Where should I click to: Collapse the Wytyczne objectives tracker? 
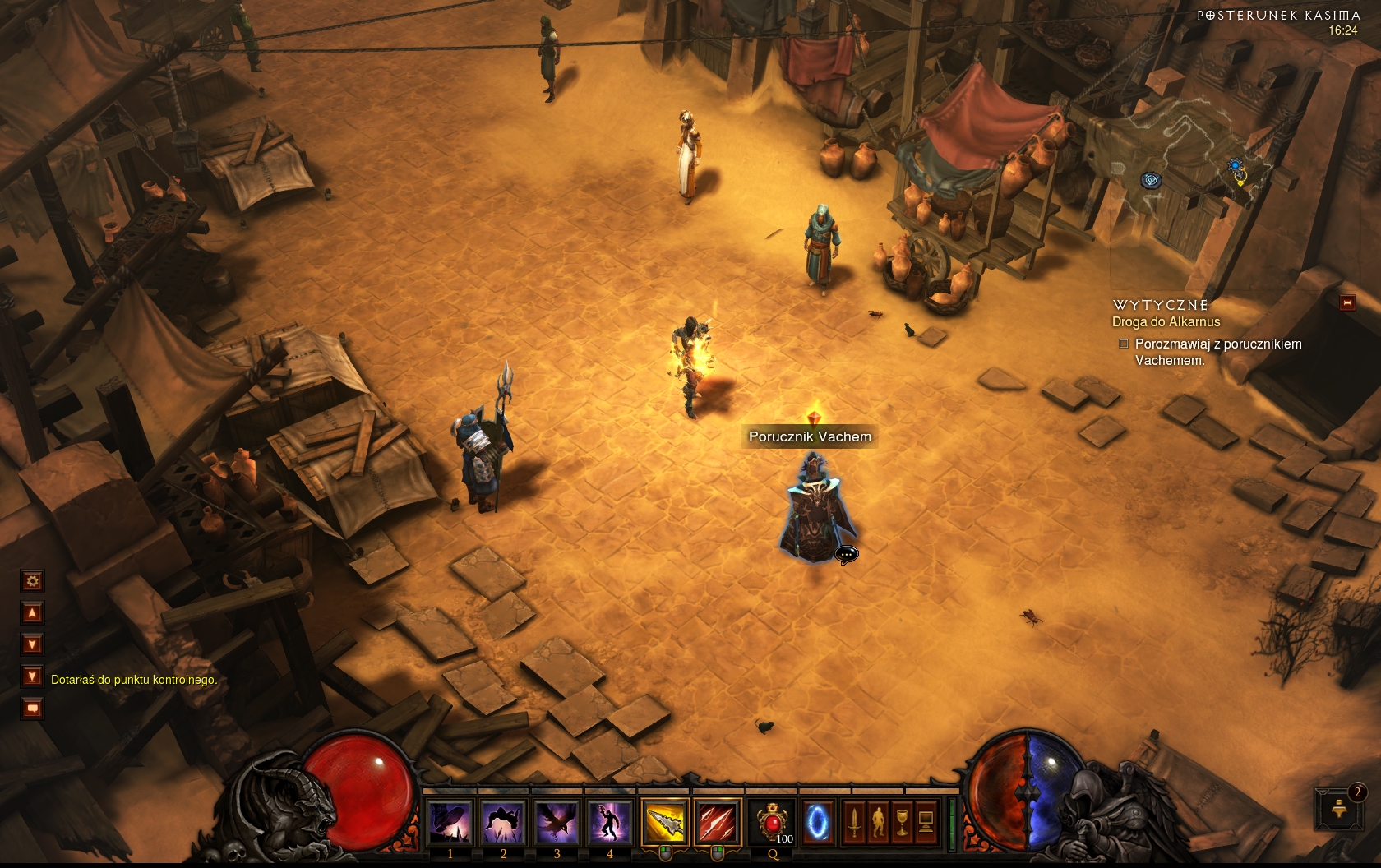tap(1347, 303)
